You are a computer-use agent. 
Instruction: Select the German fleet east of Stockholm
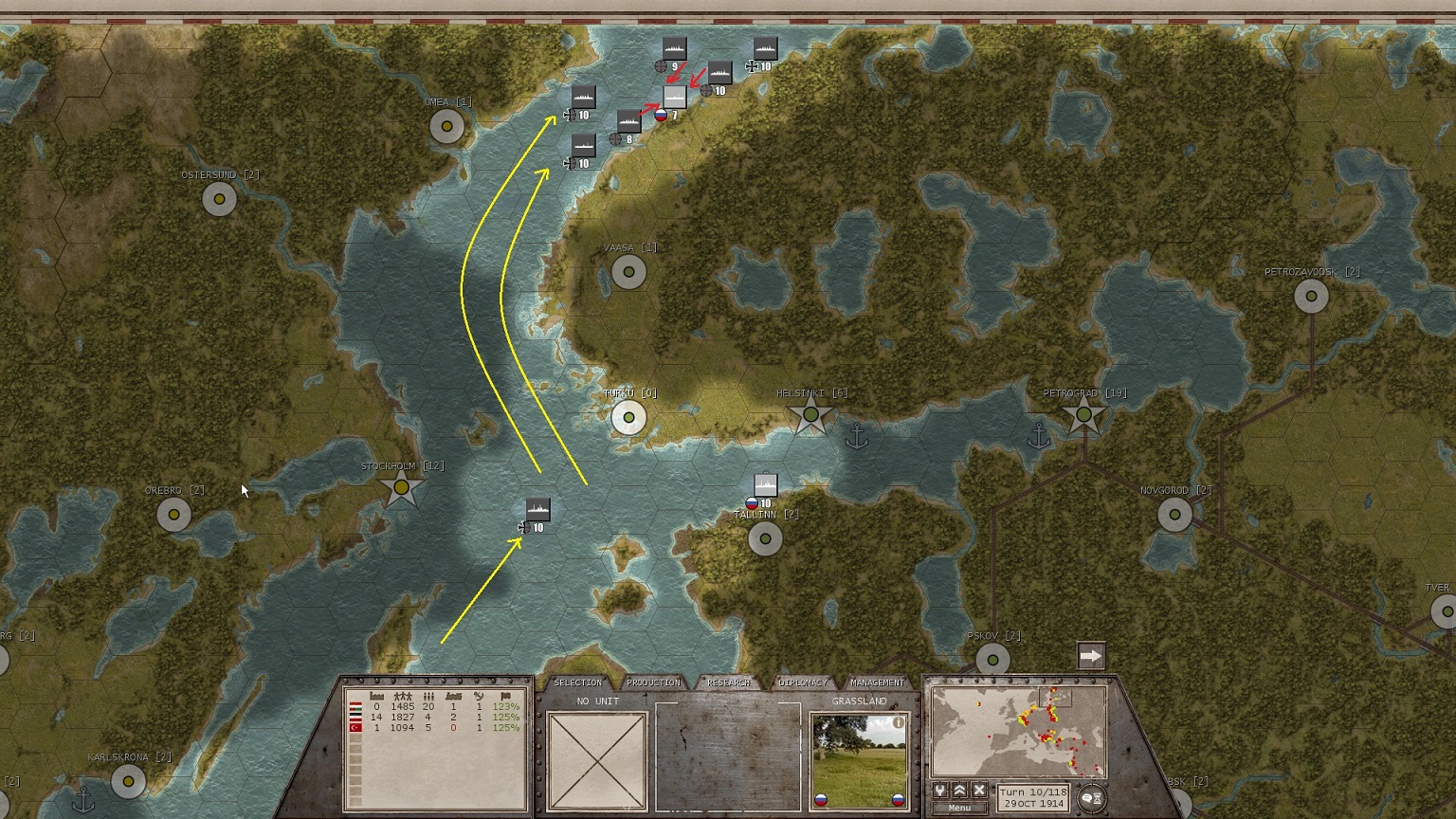537,510
